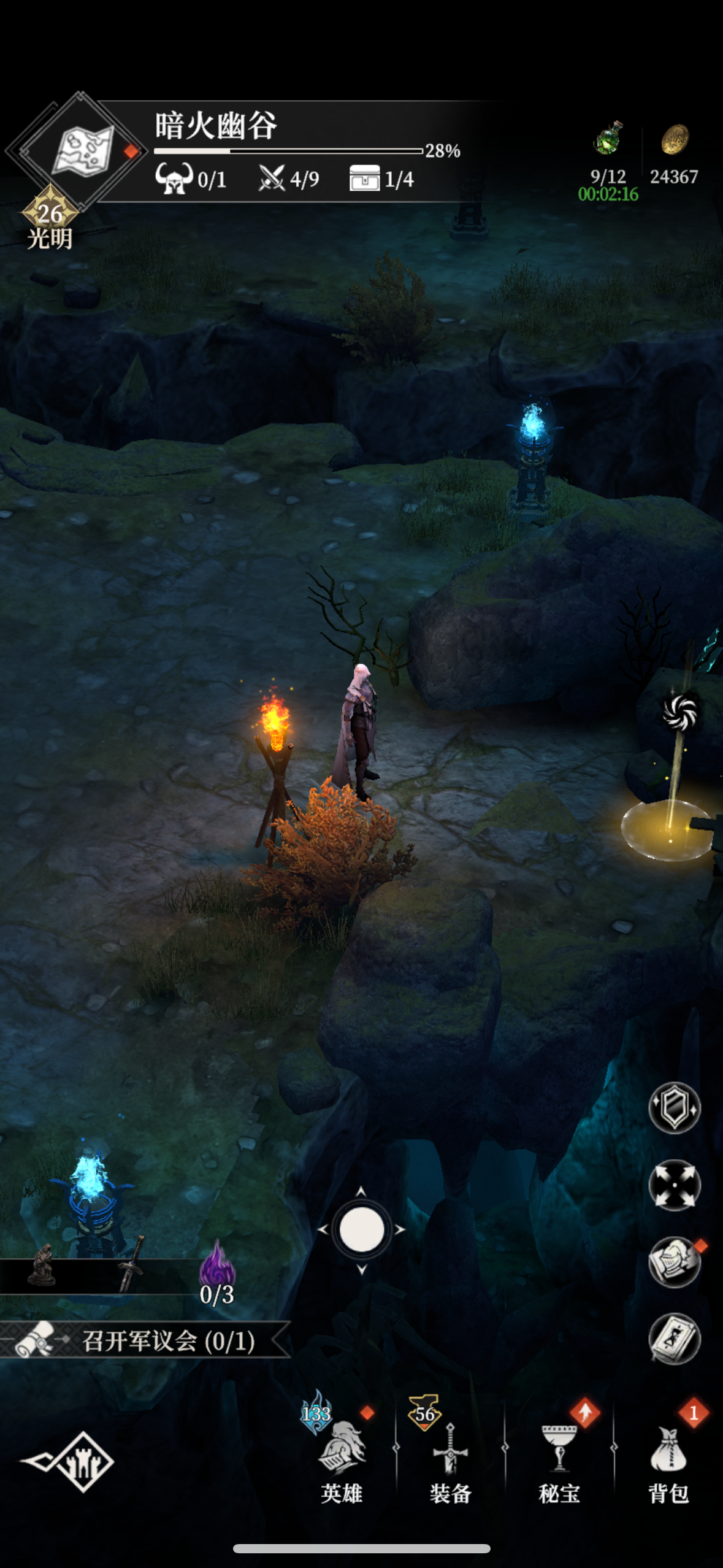Open the hourglass book button
The image size is (723, 1568).
click(675, 1339)
